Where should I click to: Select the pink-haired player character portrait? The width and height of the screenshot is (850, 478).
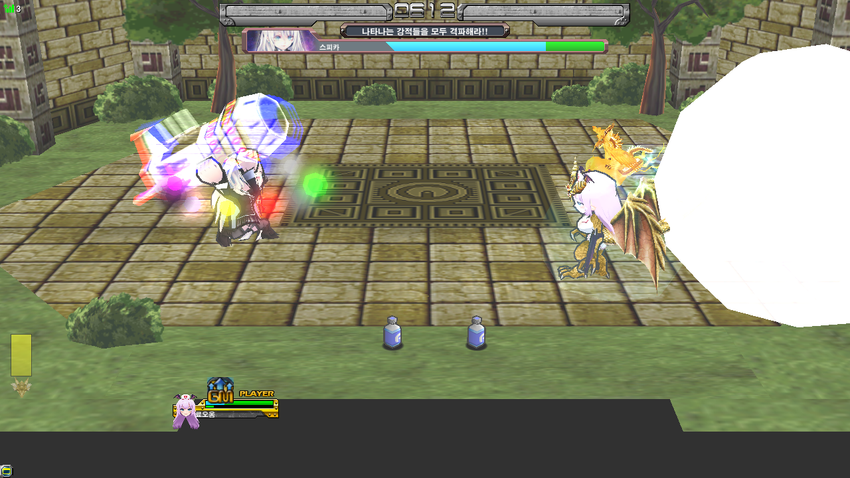pos(186,411)
